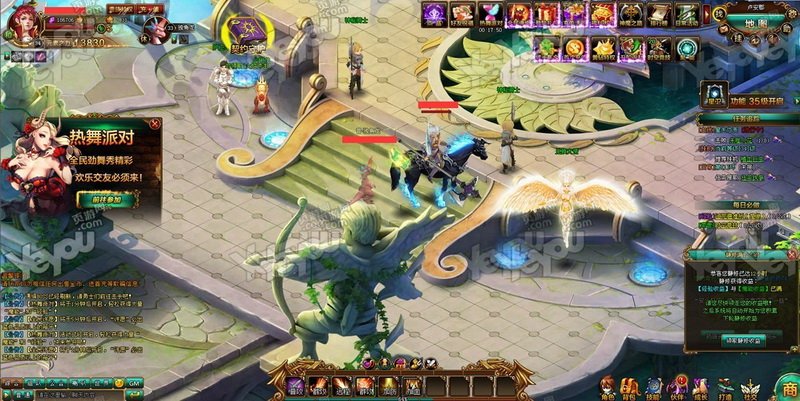Open the 成长 growth menu
The height and width of the screenshot is (401, 800).
tap(702, 385)
